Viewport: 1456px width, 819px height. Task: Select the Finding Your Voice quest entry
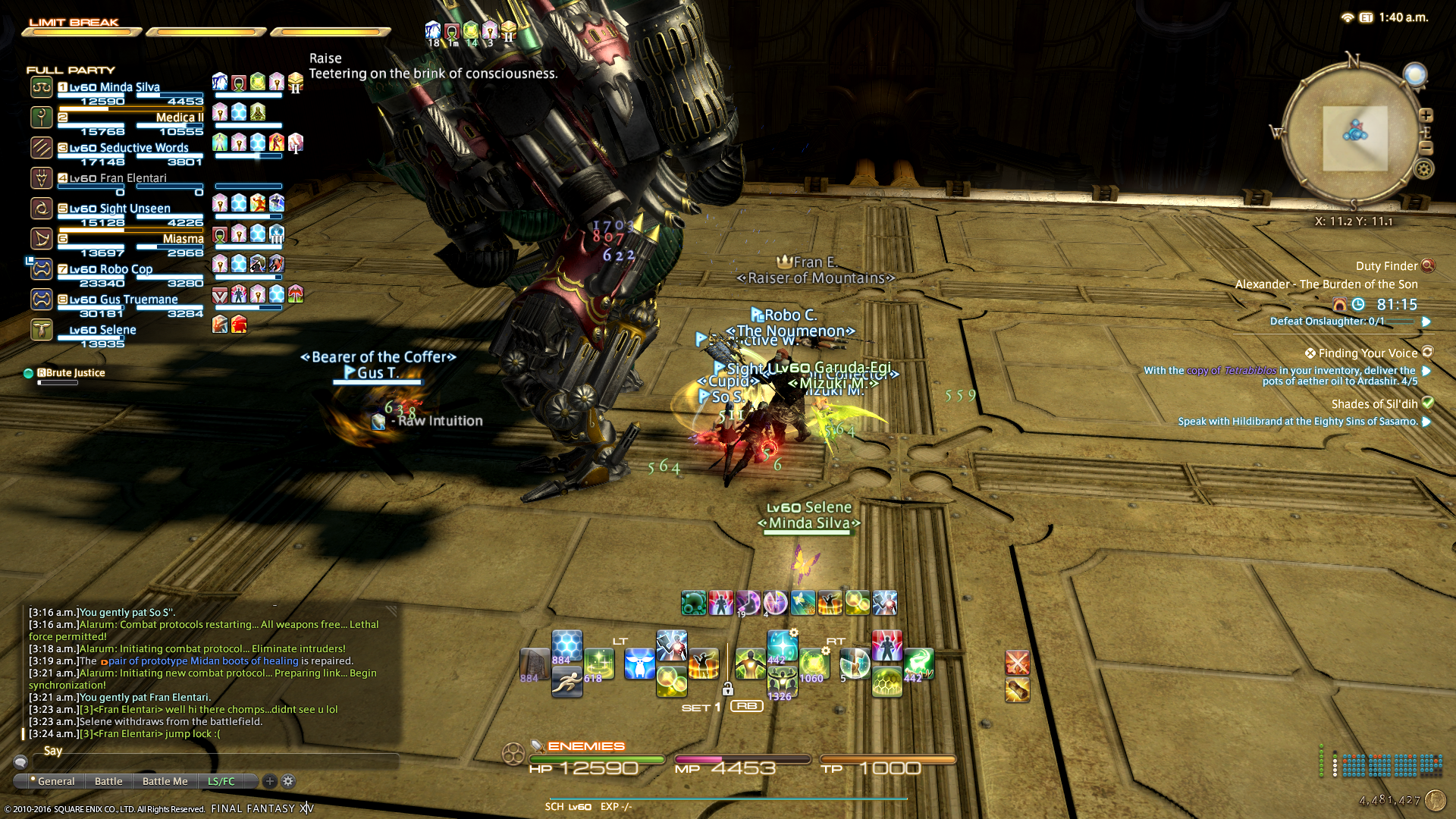1367,353
